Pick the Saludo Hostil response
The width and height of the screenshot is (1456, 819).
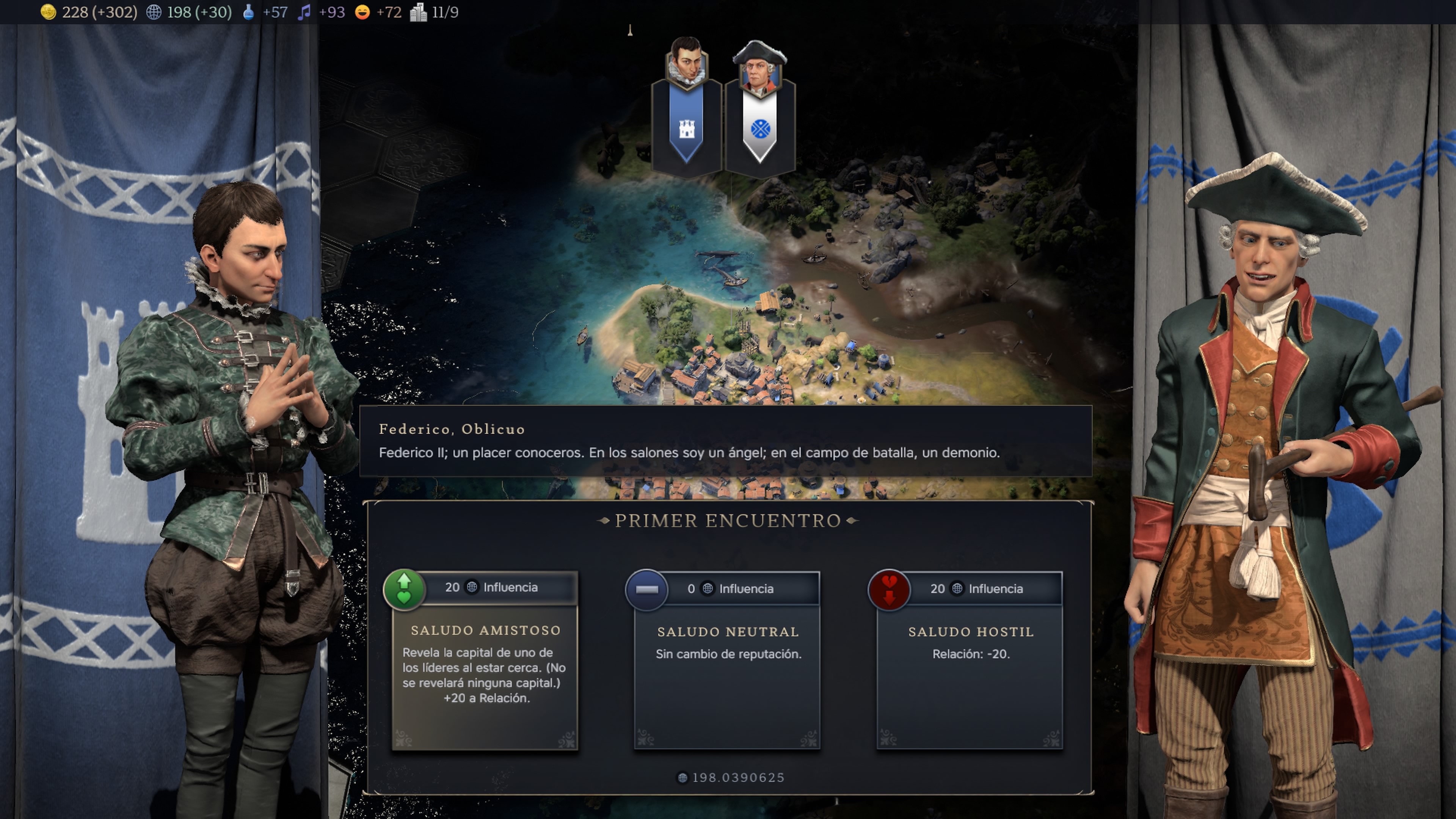coord(970,661)
